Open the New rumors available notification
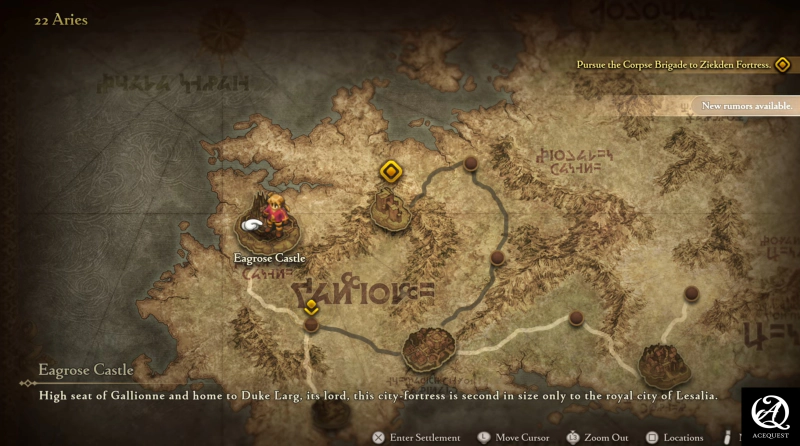The height and width of the screenshot is (446, 800). tap(746, 105)
